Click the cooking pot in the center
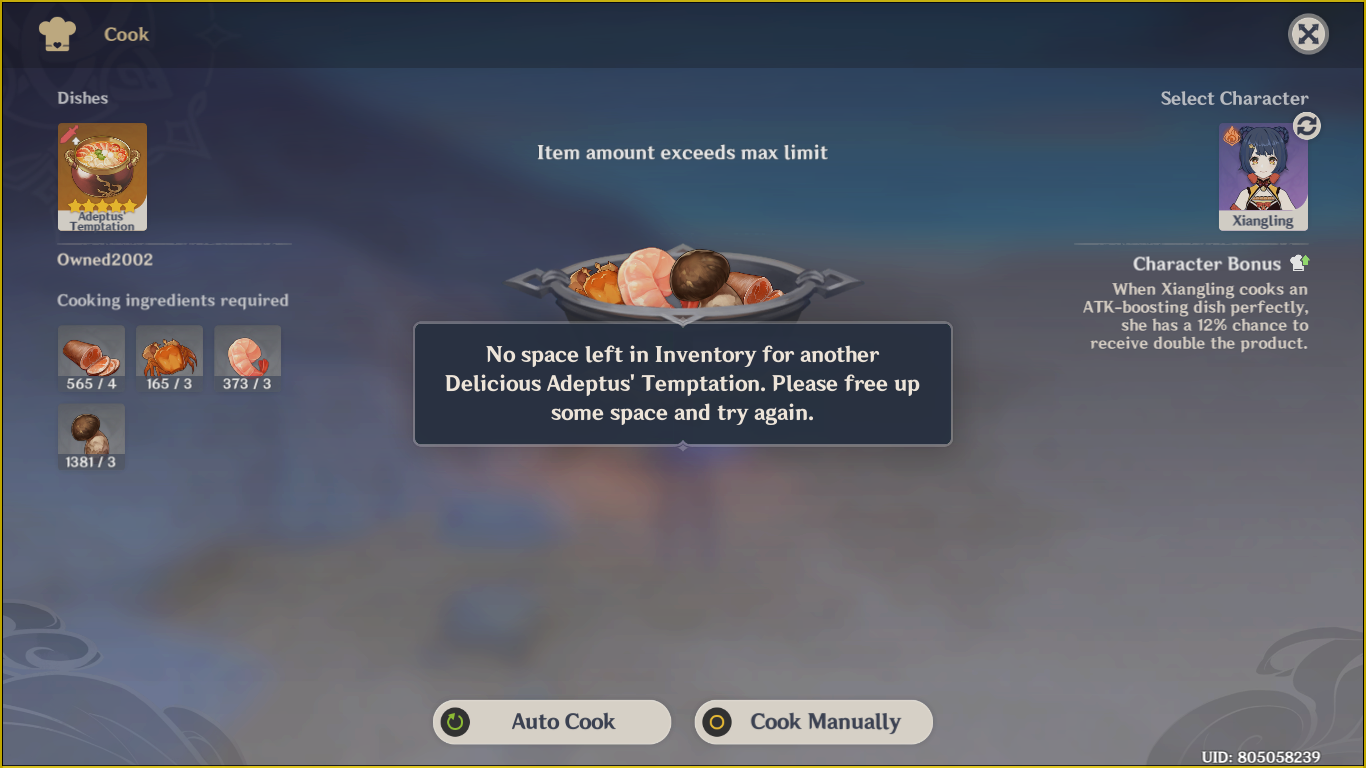1366x768 pixels. pyautogui.click(x=683, y=285)
